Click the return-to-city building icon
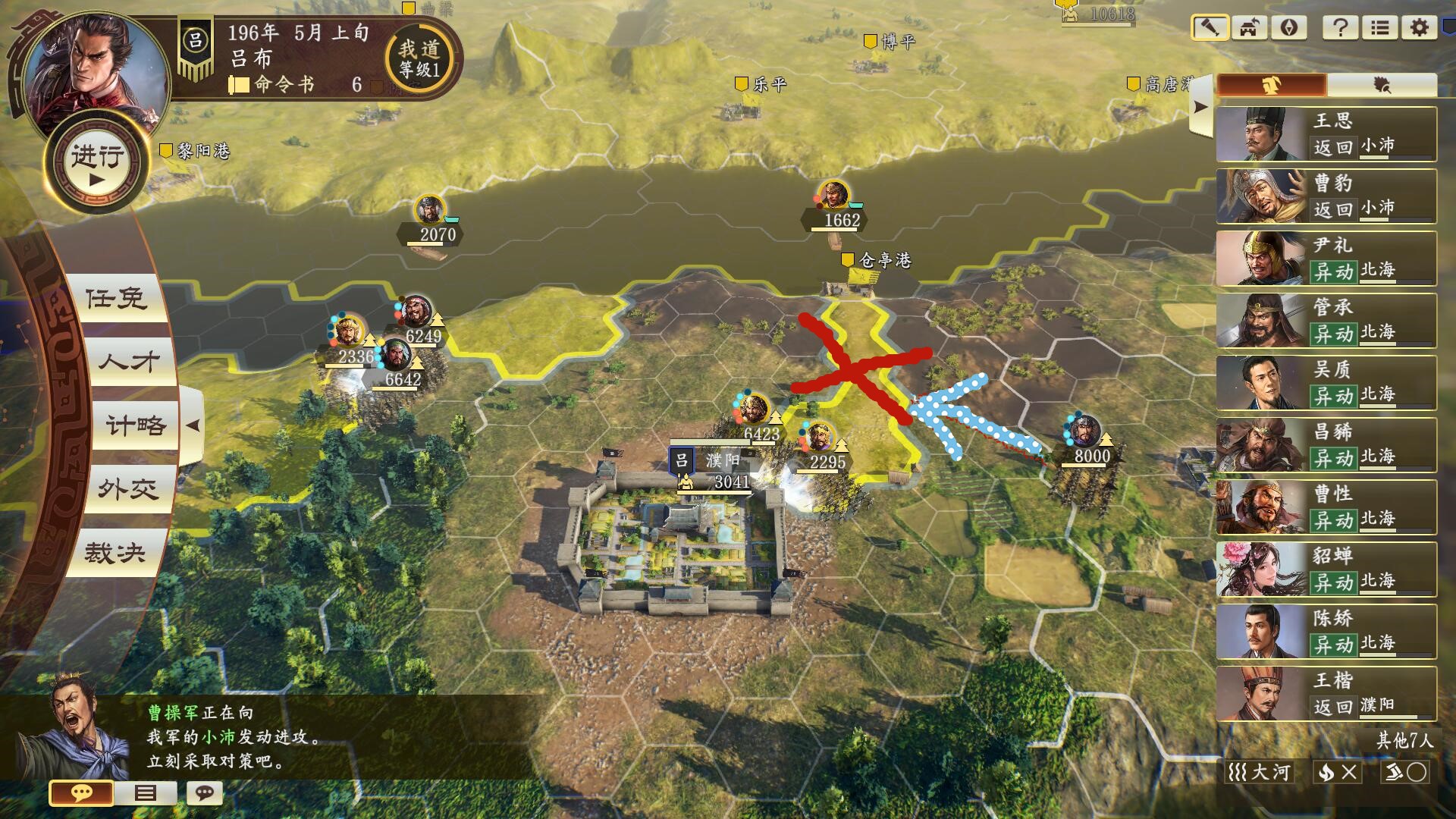This screenshot has width=1456, height=819. point(1250,27)
